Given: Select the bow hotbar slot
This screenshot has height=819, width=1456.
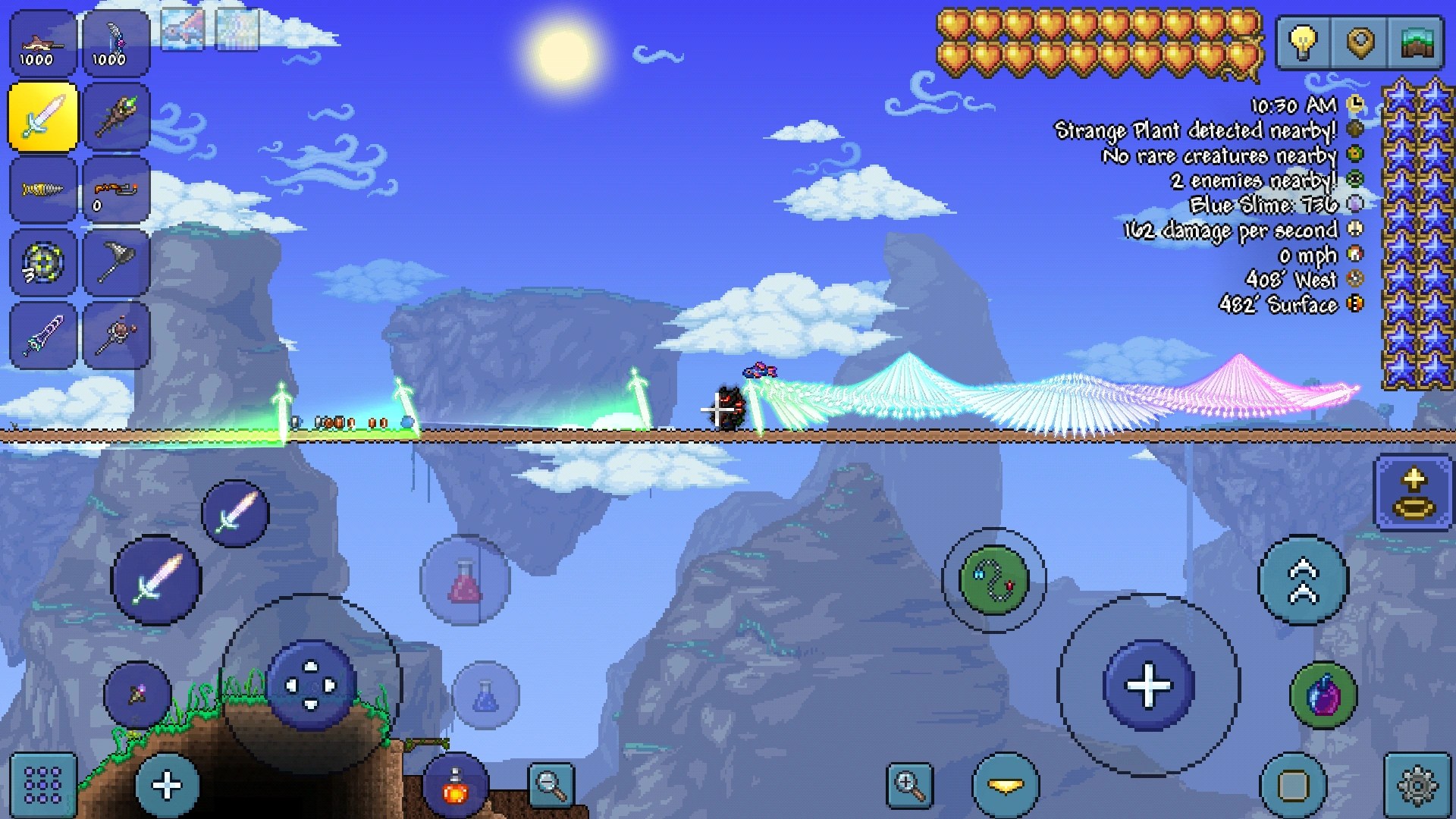Looking at the screenshot, I should click(116, 44).
